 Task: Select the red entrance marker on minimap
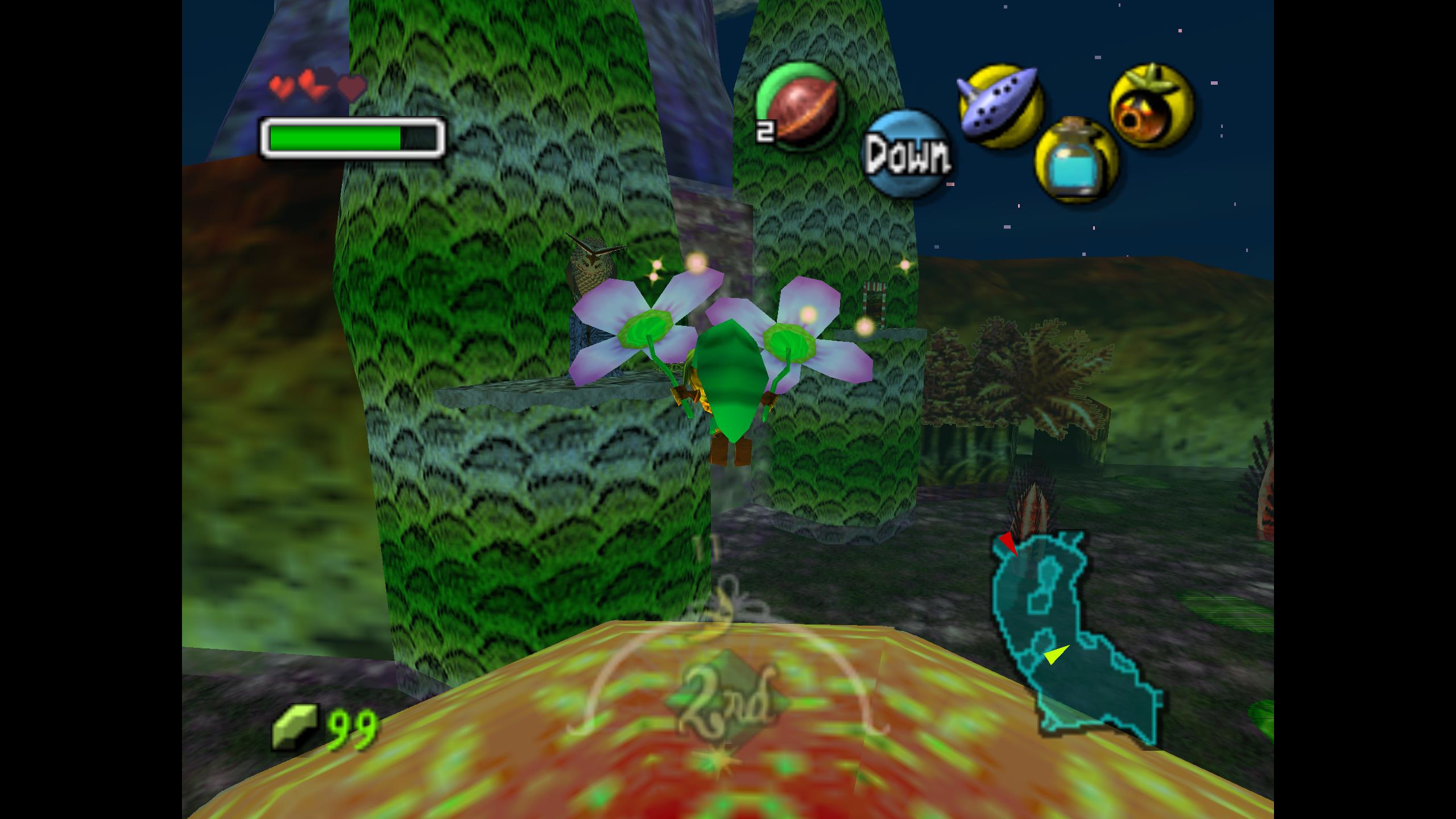pyautogui.click(x=1007, y=542)
